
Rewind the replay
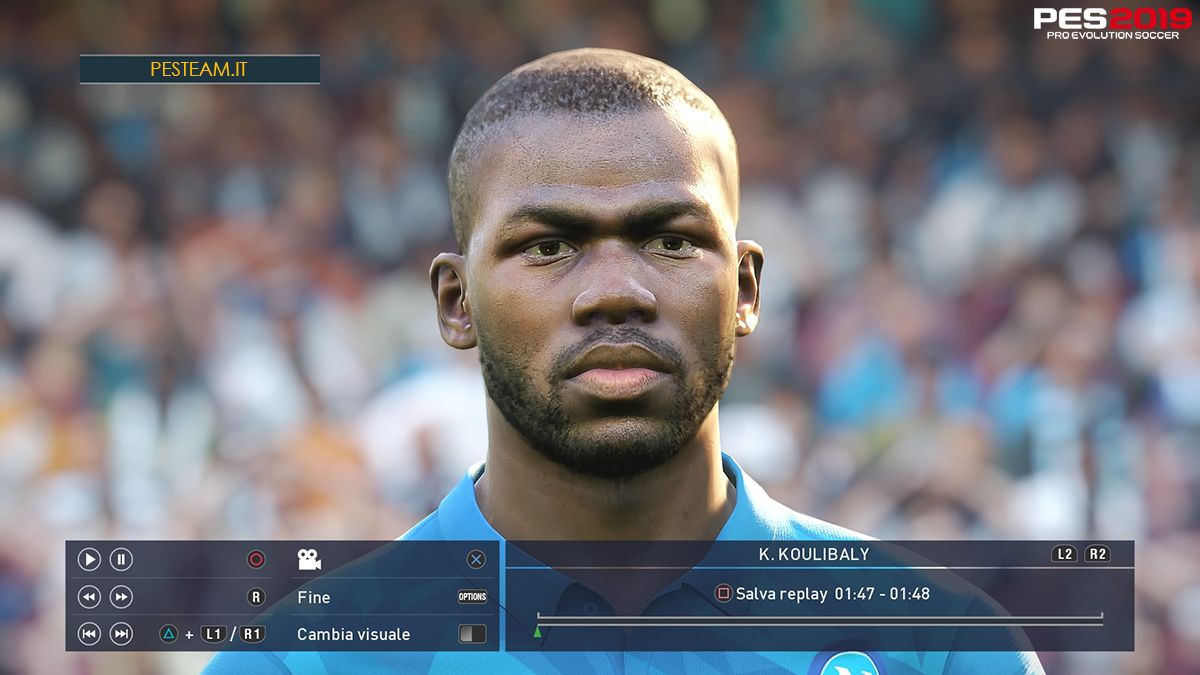(x=89, y=597)
